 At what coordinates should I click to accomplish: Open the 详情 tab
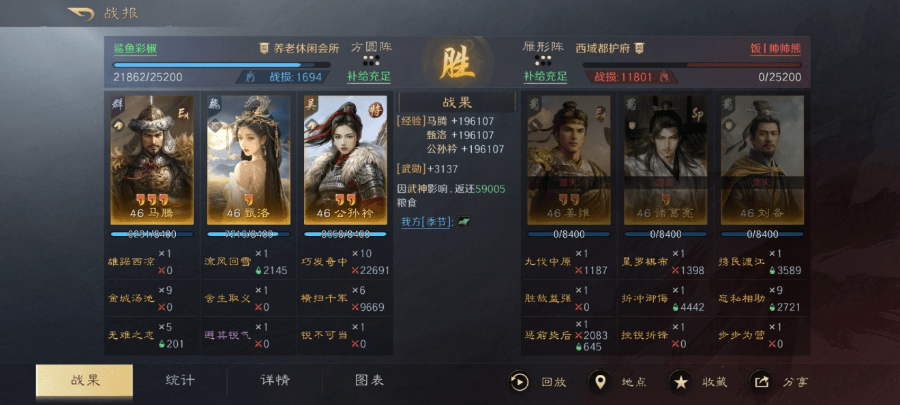275,381
